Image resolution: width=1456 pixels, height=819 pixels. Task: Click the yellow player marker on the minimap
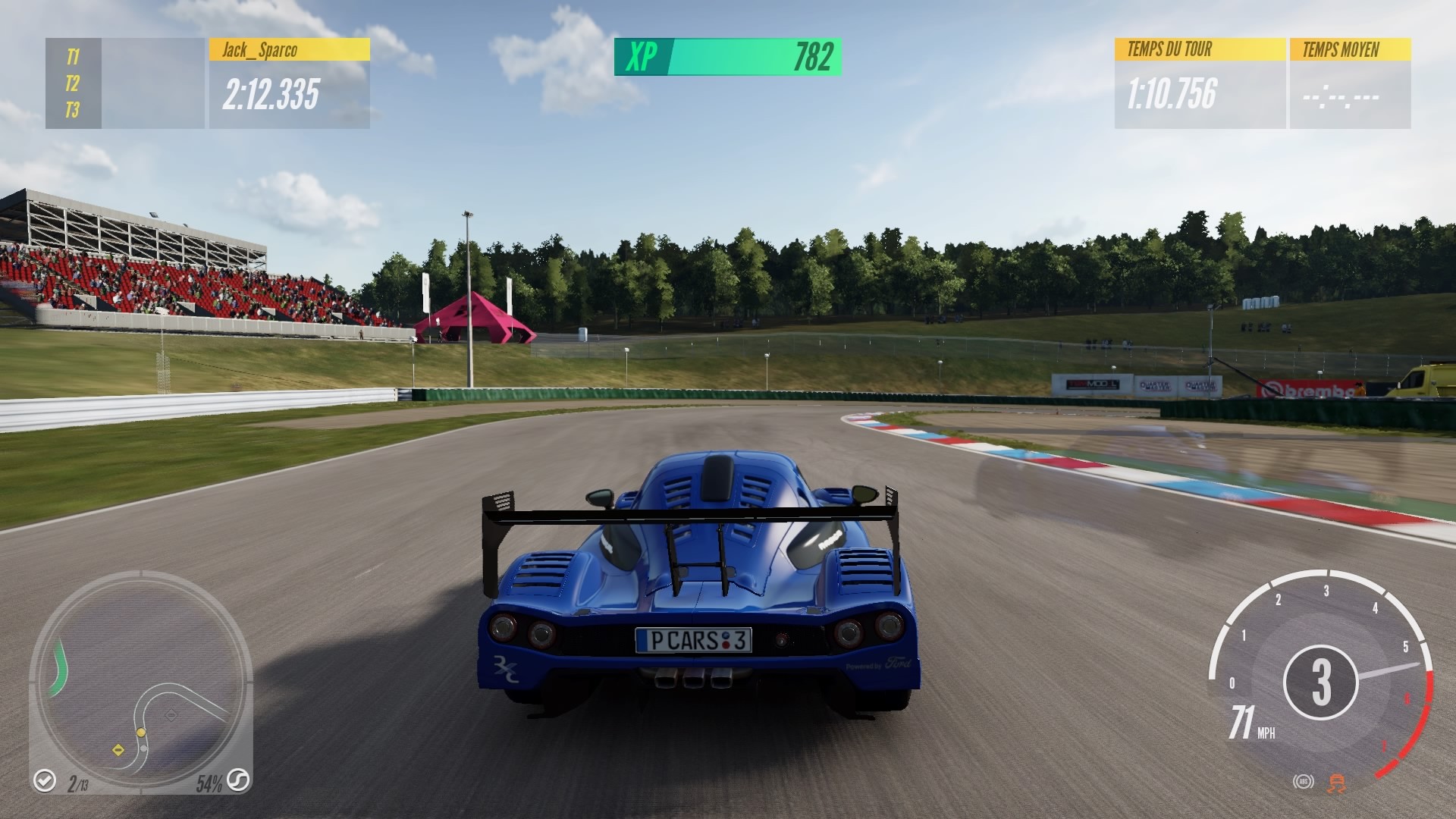point(141,733)
